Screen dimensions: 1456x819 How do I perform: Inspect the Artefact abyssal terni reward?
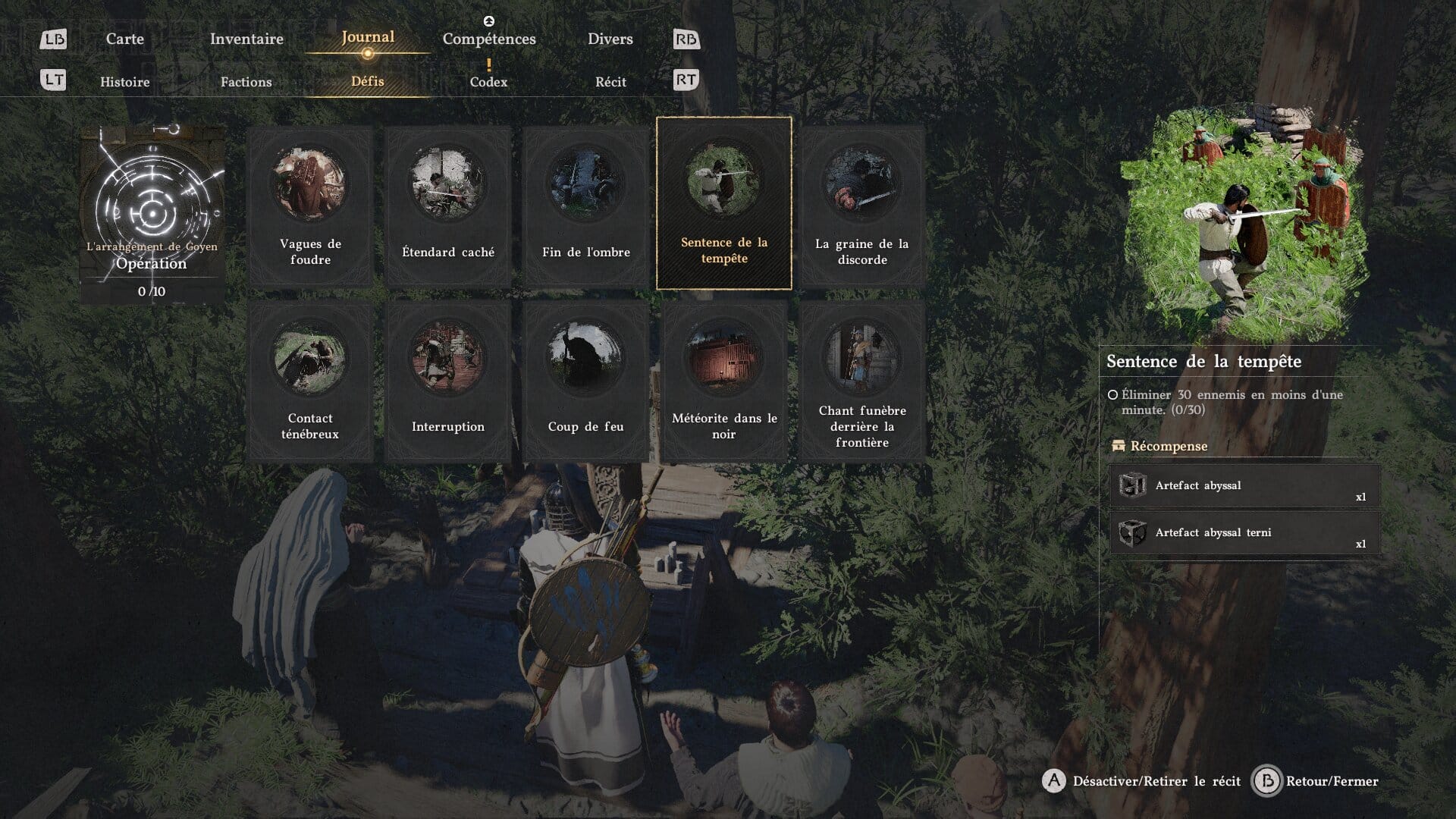(1244, 533)
